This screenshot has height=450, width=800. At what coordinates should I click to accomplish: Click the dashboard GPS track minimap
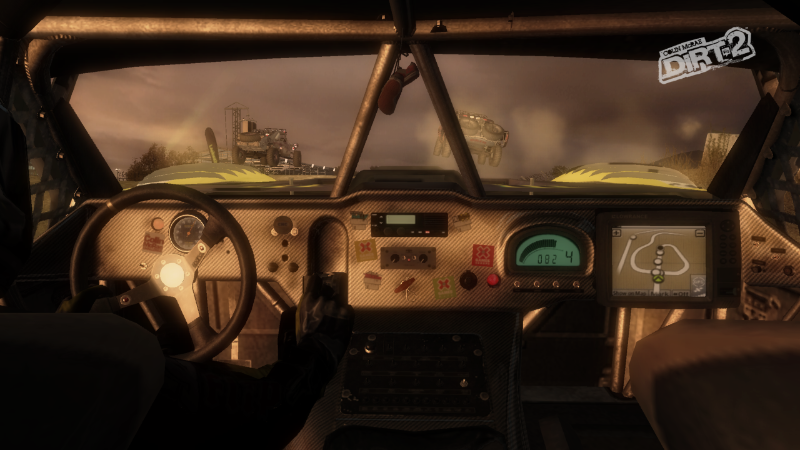[x=657, y=260]
